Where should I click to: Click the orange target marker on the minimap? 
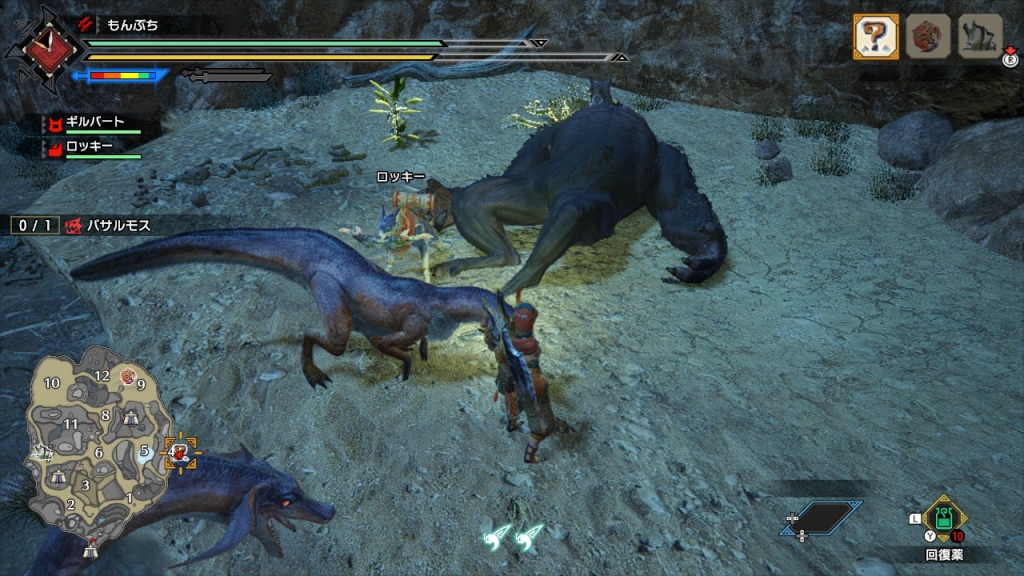[180, 455]
